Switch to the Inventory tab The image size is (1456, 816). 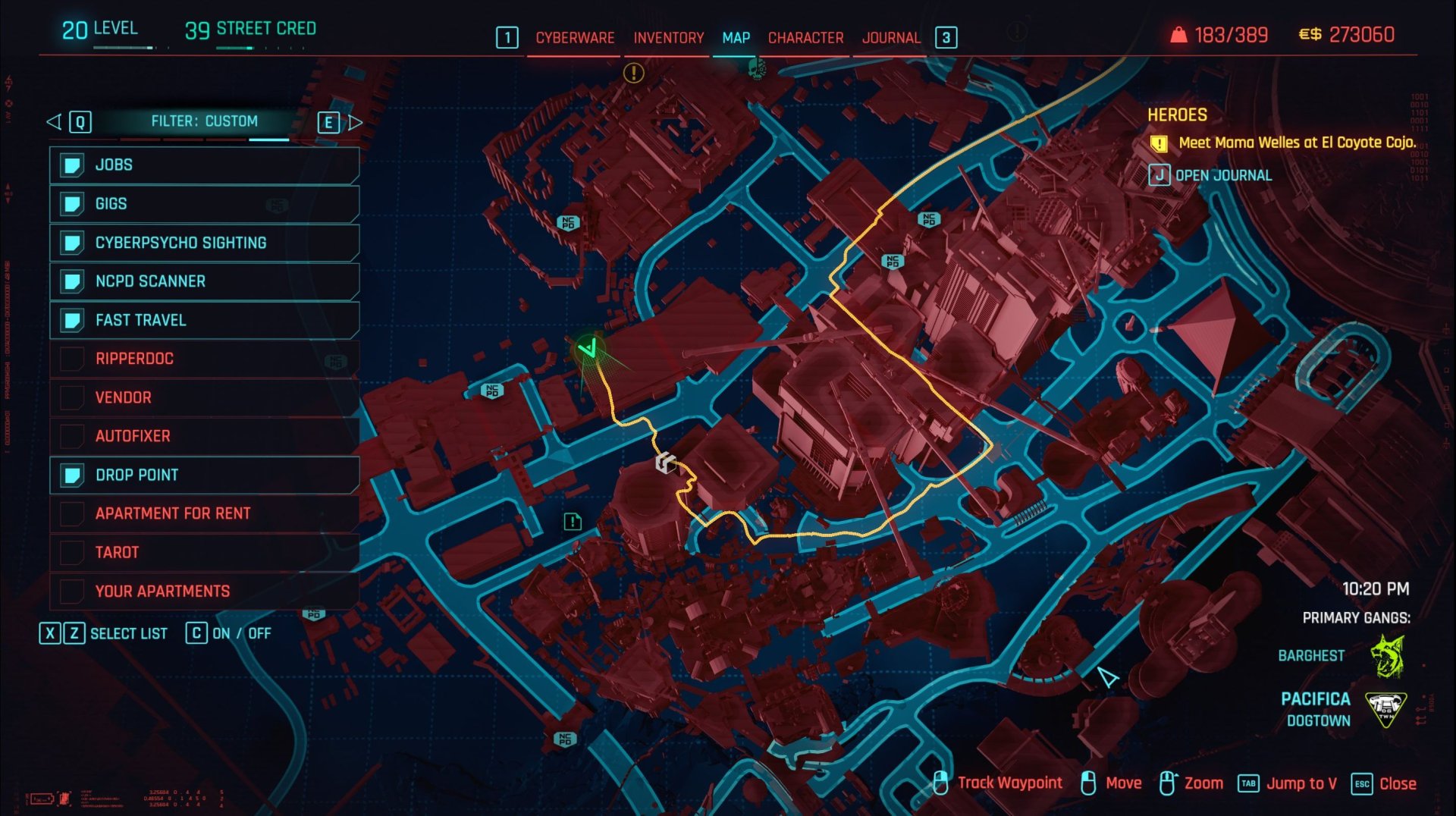click(668, 38)
